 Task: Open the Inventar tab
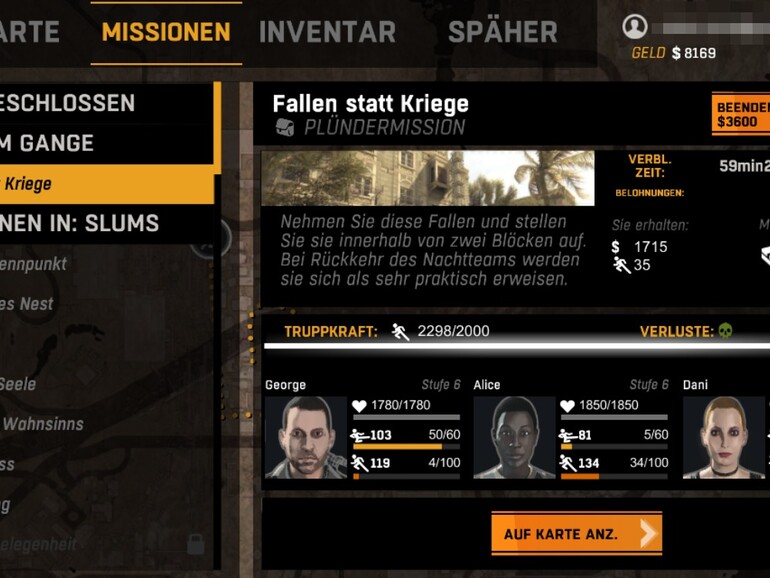(x=327, y=32)
